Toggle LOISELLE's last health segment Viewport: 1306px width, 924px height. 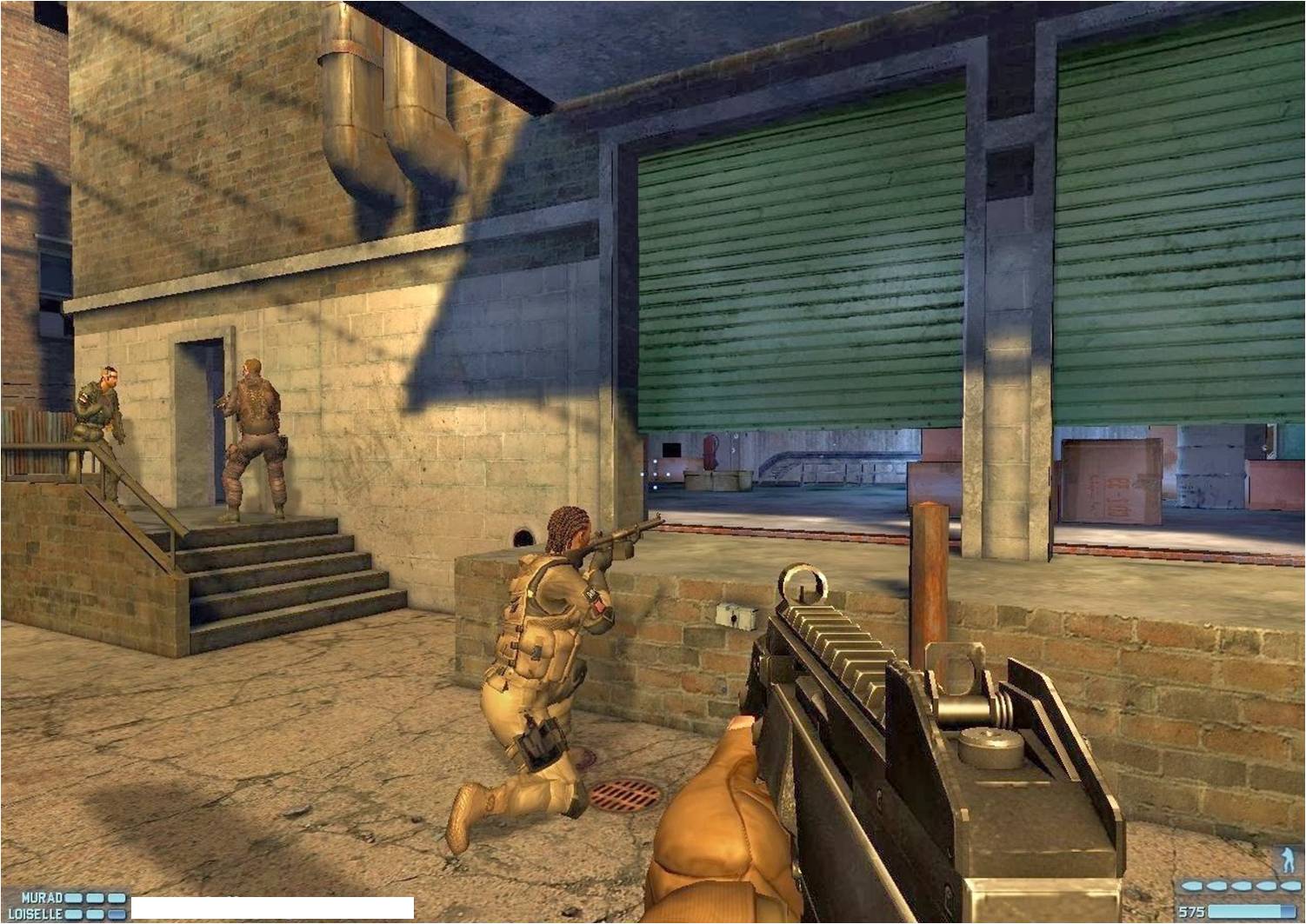coord(116,913)
